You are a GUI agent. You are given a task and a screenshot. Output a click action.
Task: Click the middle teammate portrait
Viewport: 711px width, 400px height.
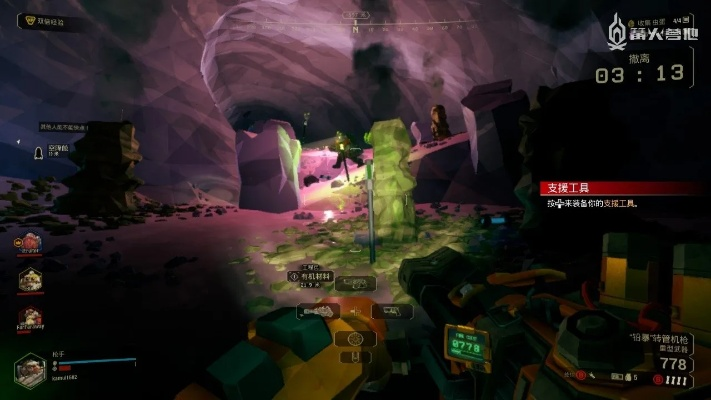[29, 282]
